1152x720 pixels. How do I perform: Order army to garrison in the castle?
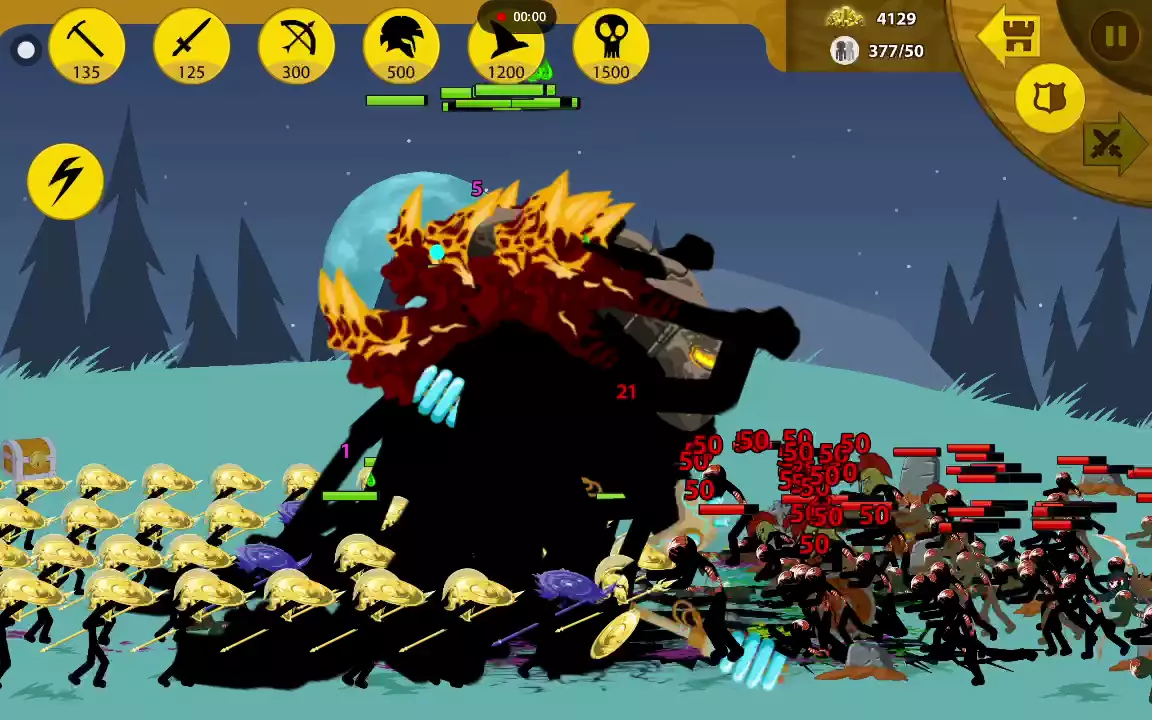(x=1010, y=36)
